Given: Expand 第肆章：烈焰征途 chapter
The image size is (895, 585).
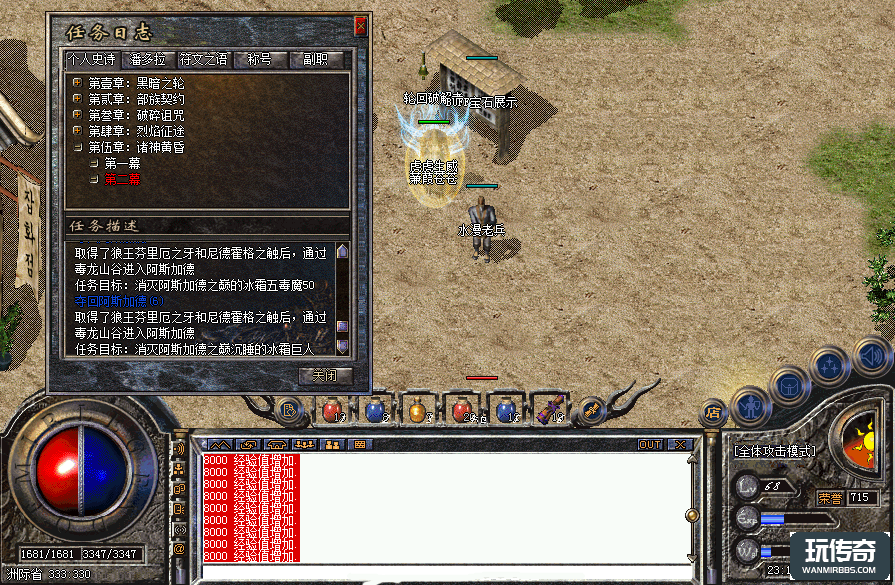Looking at the screenshot, I should point(77,131).
